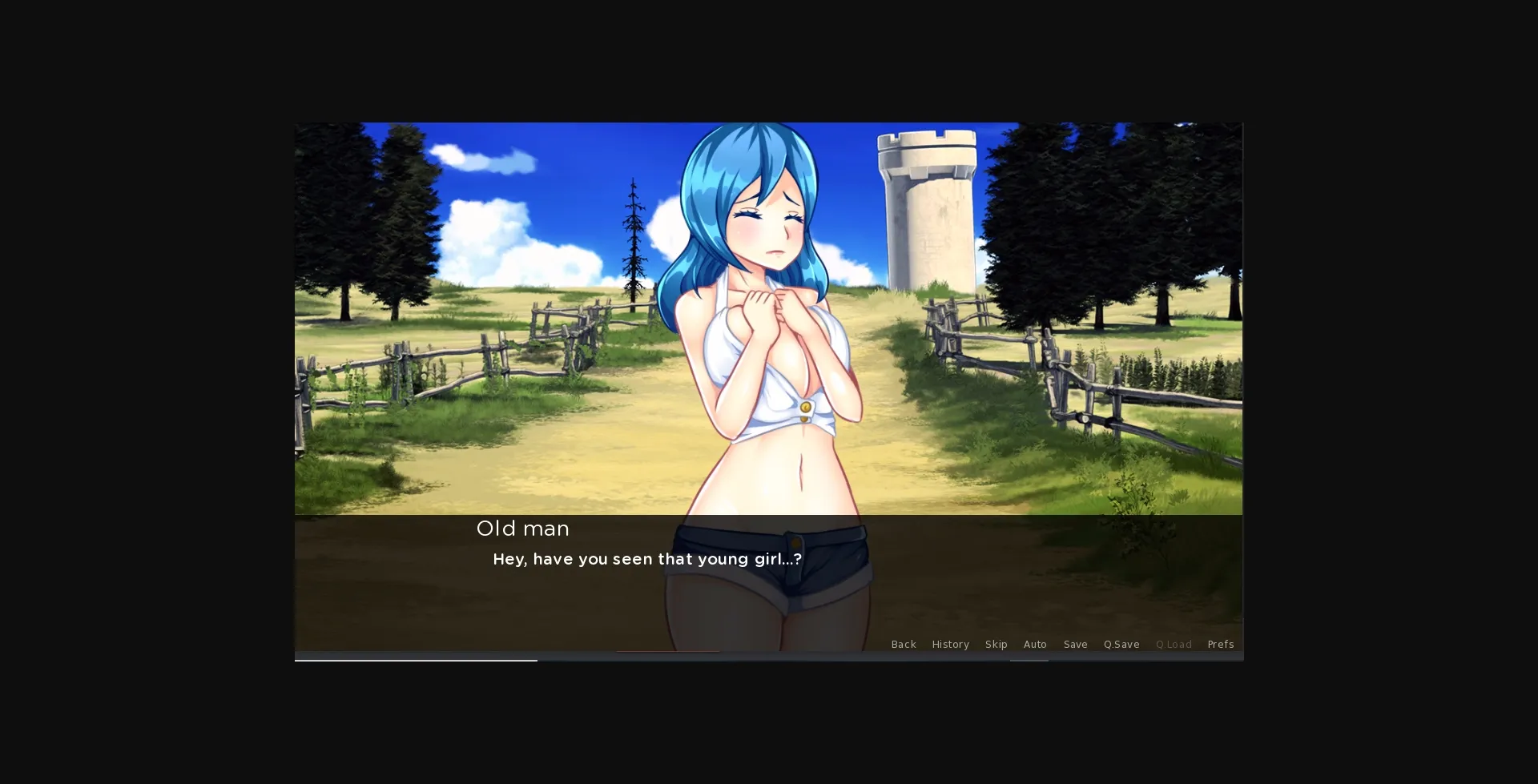This screenshot has height=784, width=1538.
Task: Enable Skip mode
Action: (x=996, y=645)
